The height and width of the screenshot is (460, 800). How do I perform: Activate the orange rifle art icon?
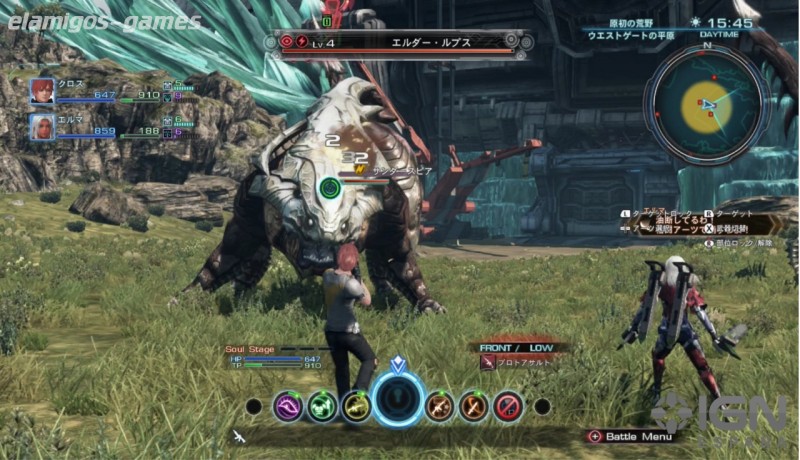click(440, 406)
